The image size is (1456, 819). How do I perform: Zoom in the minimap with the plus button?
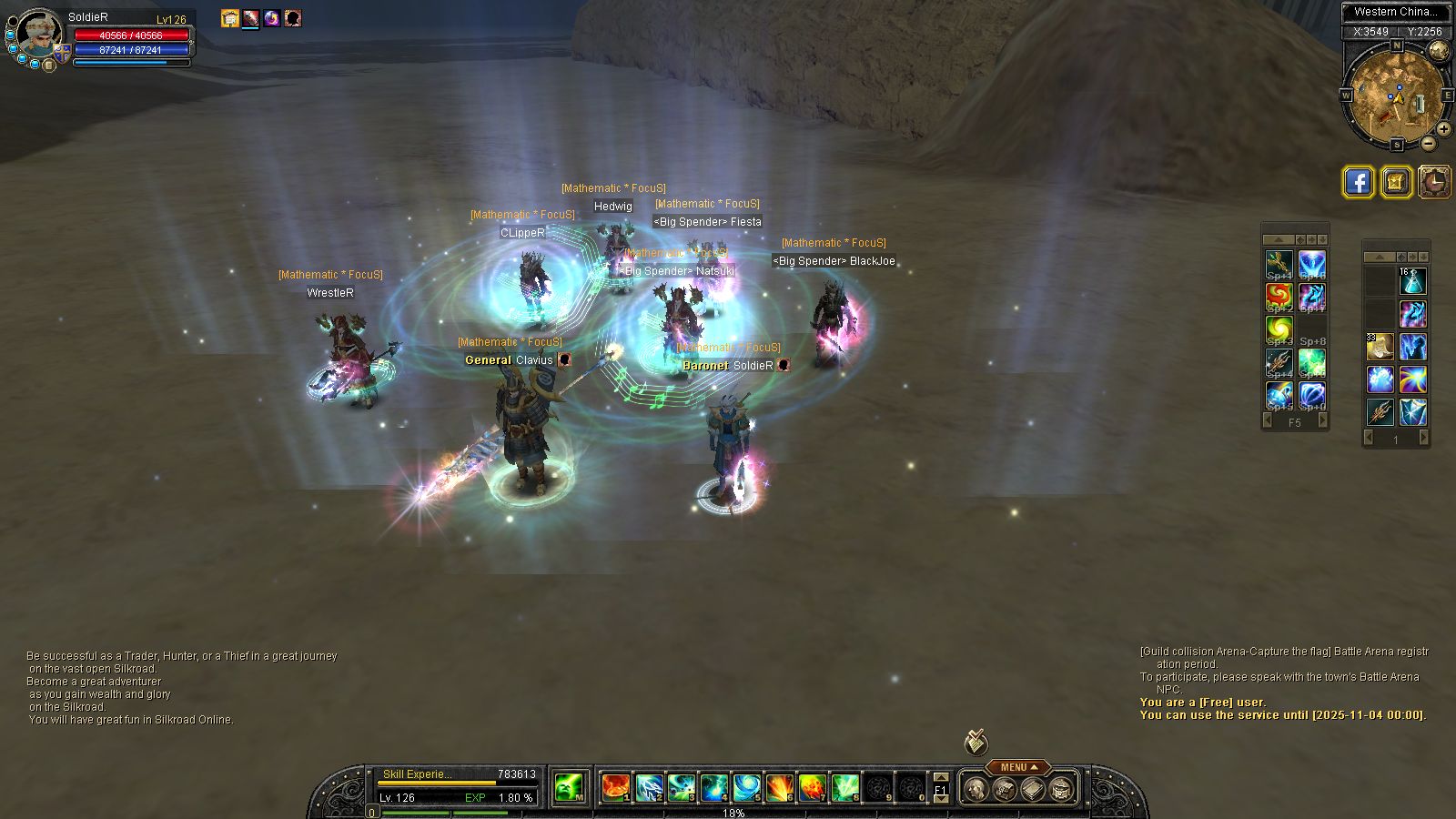pyautogui.click(x=1443, y=129)
